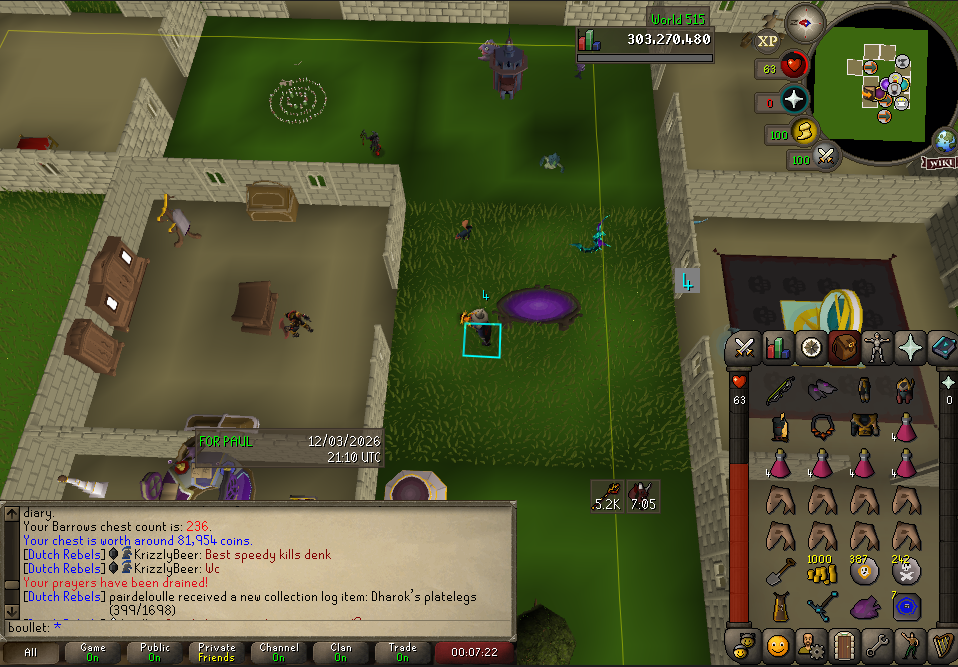Screen dimensions: 958x667
Task: Open the world map globe
Action: point(943,141)
